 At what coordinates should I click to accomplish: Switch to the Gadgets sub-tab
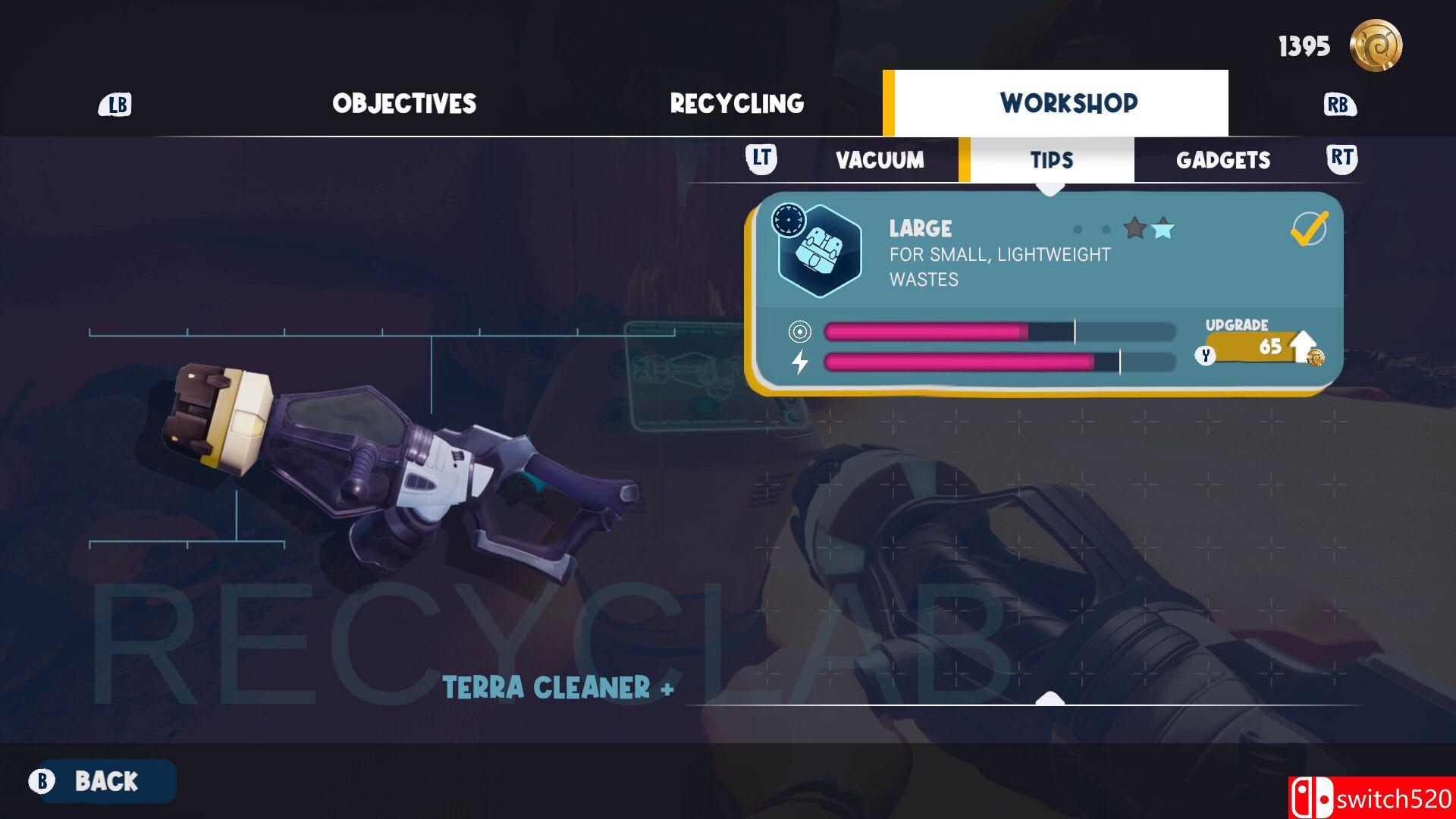pyautogui.click(x=1222, y=160)
